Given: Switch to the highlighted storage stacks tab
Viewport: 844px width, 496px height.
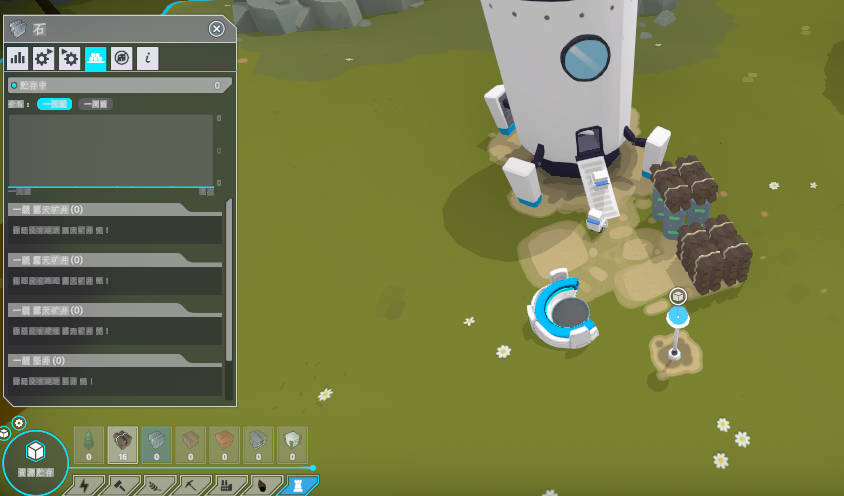Looking at the screenshot, I should click(95, 58).
